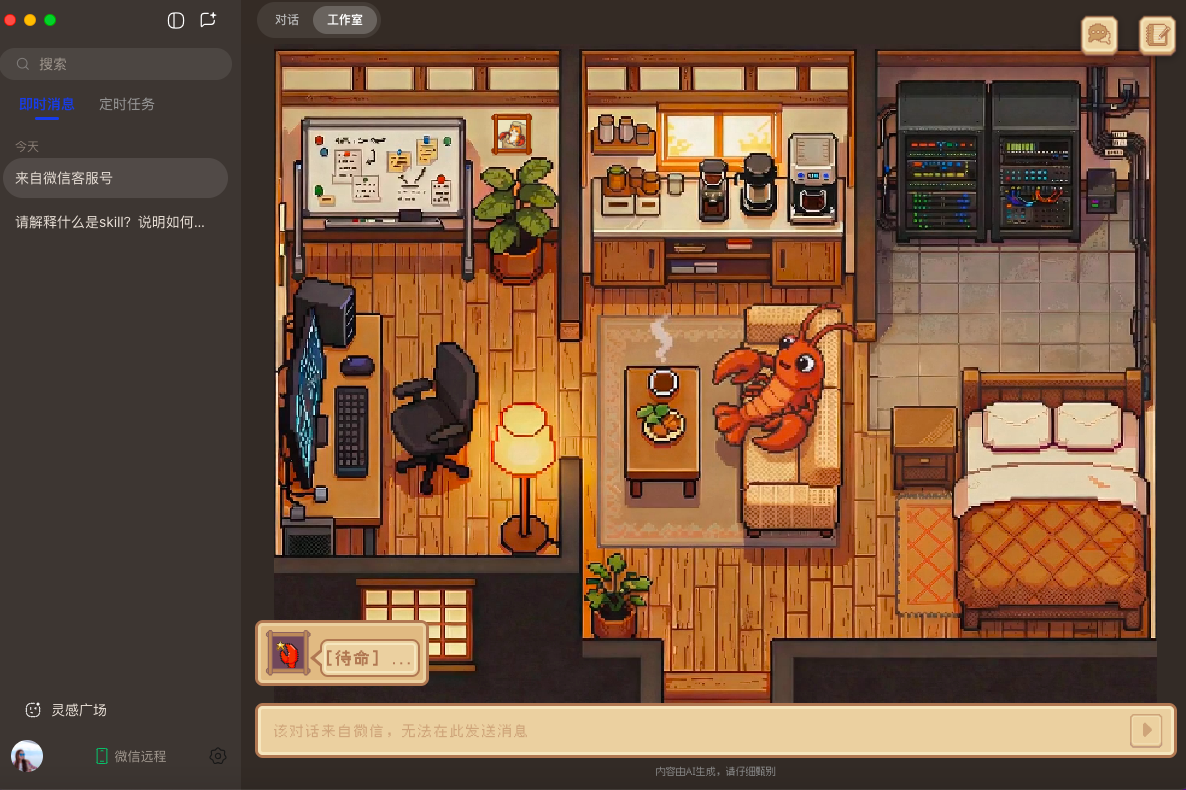This screenshot has width=1186, height=790.
Task: Switch to the 即时消息 tab
Action: pos(47,104)
